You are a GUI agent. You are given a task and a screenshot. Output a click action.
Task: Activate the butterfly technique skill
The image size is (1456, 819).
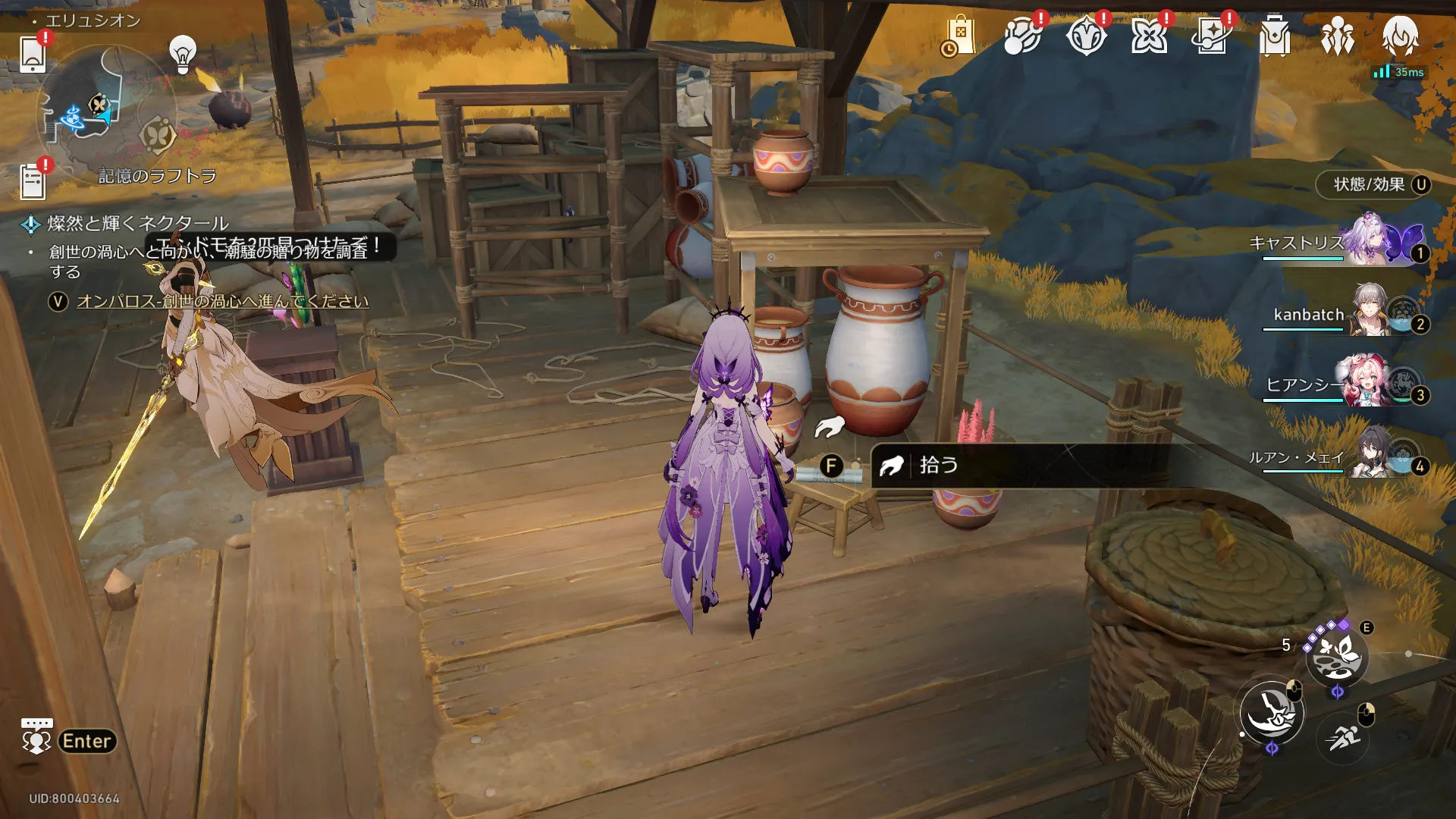pyautogui.click(x=1336, y=655)
